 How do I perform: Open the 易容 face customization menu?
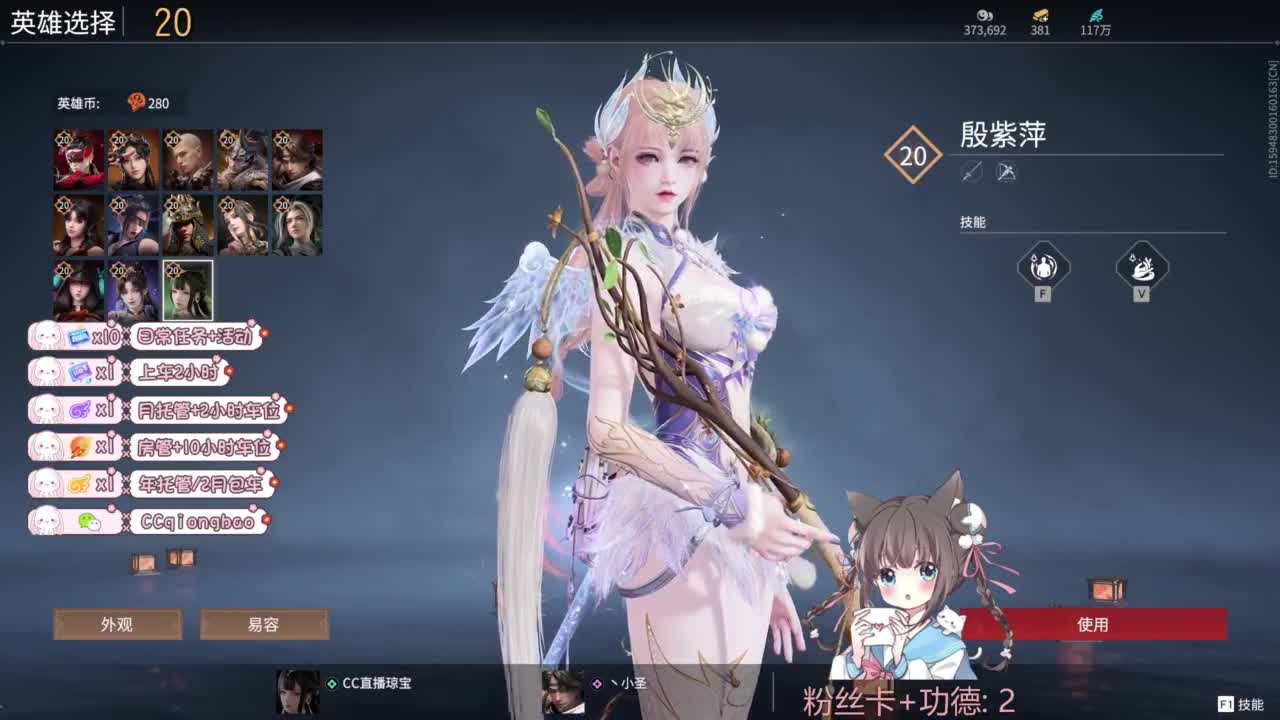pyautogui.click(x=266, y=623)
